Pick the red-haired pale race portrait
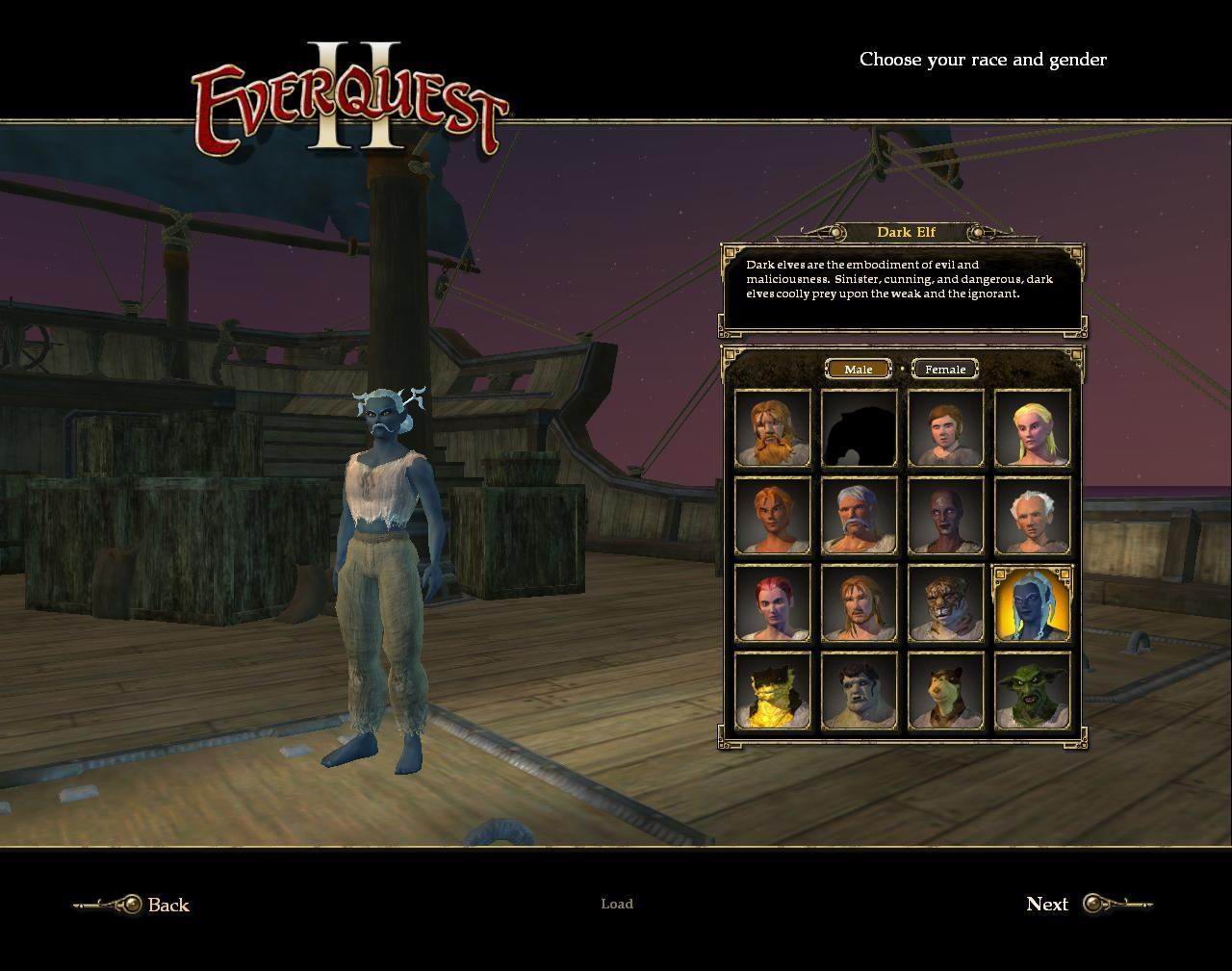Screen dimensions: 1232x971 pos(773,603)
